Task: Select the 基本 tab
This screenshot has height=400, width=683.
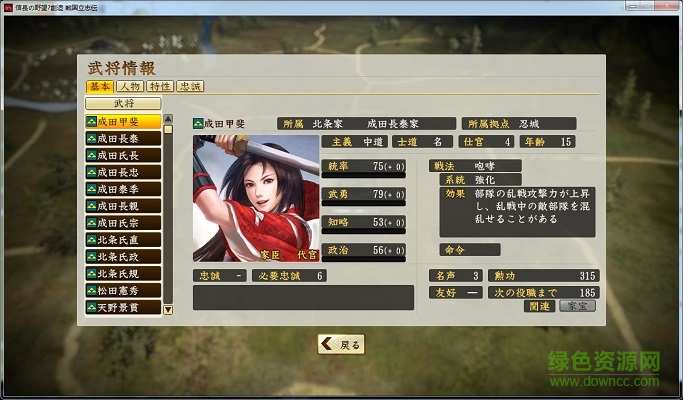Action: 100,87
